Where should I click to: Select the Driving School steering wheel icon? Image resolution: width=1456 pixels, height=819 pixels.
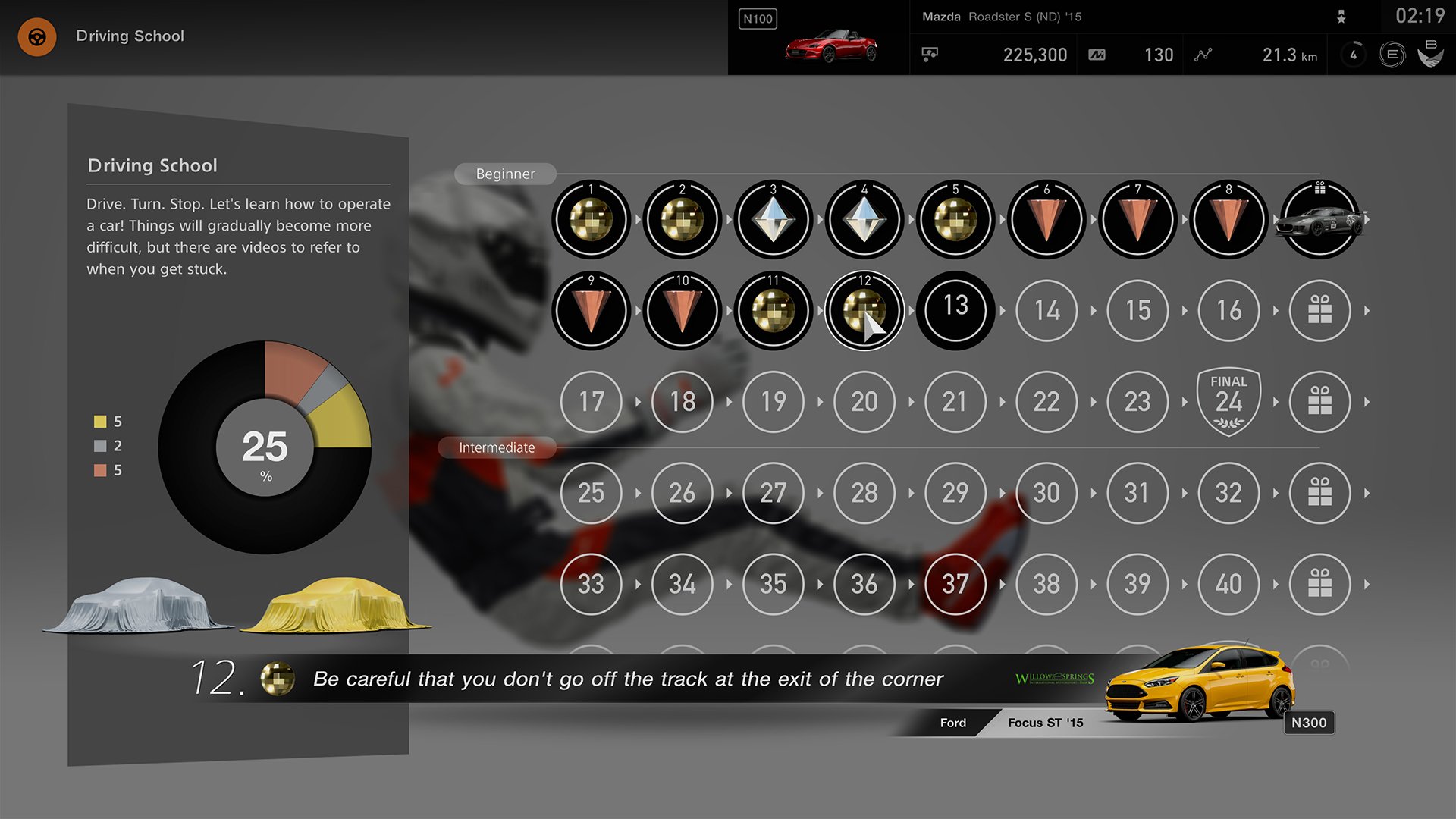(x=36, y=36)
